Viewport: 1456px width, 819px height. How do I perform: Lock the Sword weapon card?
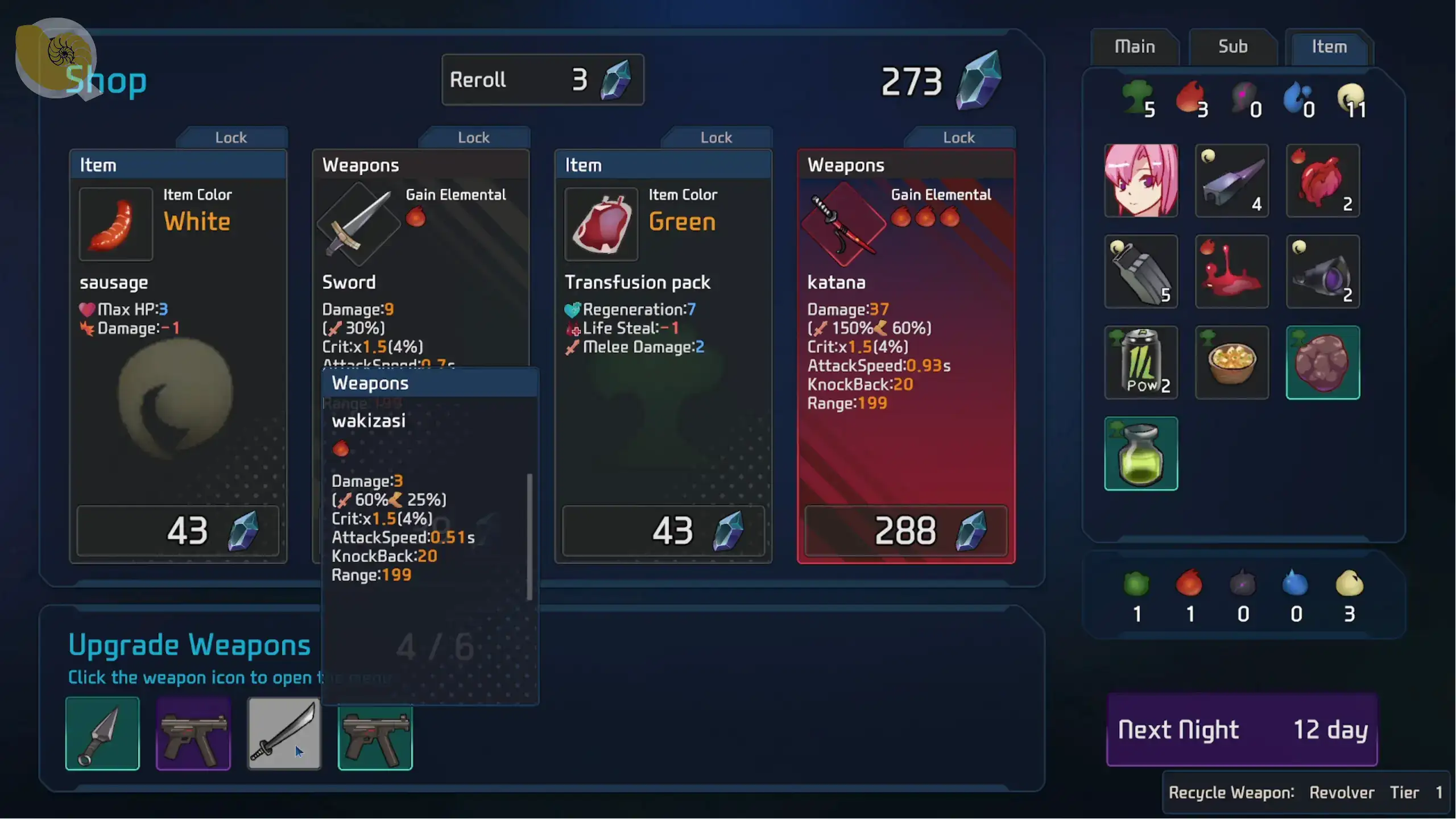[474, 138]
